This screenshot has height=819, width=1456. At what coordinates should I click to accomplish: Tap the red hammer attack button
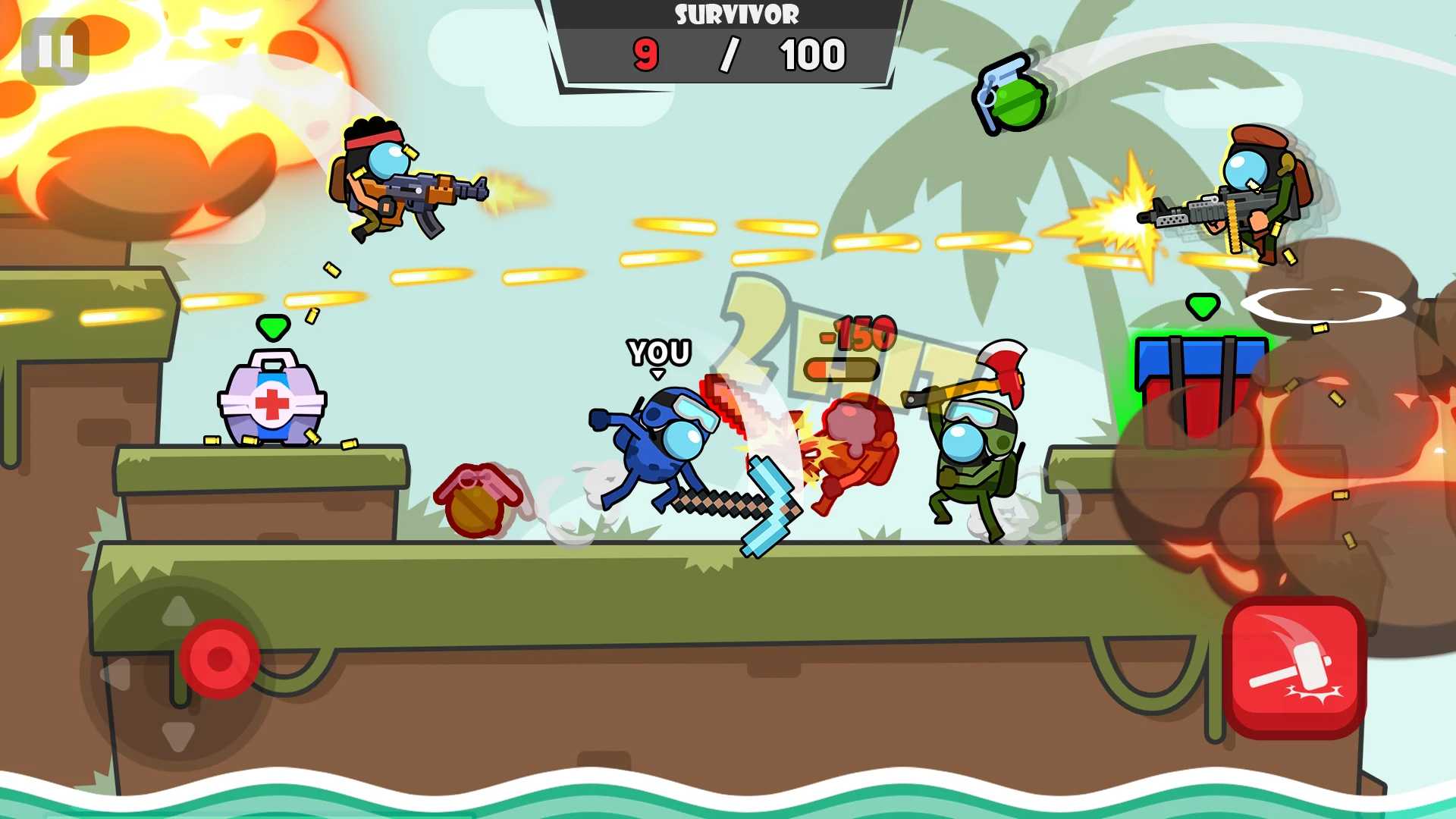coord(1294,667)
